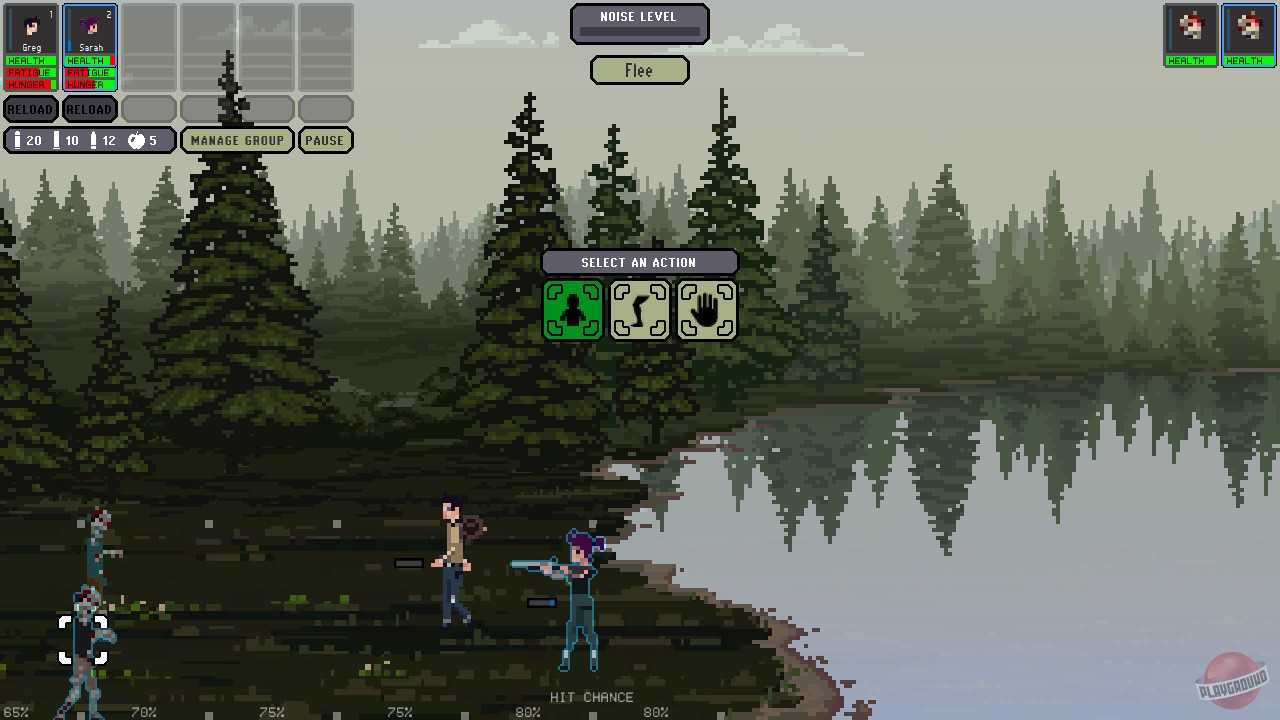Open the left zombie portrait in top right
The image size is (1280, 720).
(1190, 33)
